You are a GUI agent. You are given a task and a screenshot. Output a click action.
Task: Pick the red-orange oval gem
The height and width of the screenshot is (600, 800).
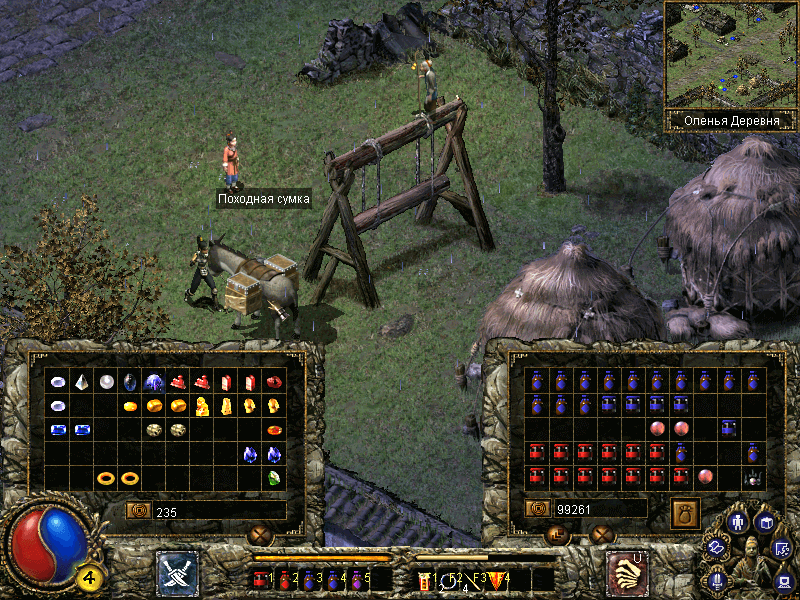coord(273,430)
